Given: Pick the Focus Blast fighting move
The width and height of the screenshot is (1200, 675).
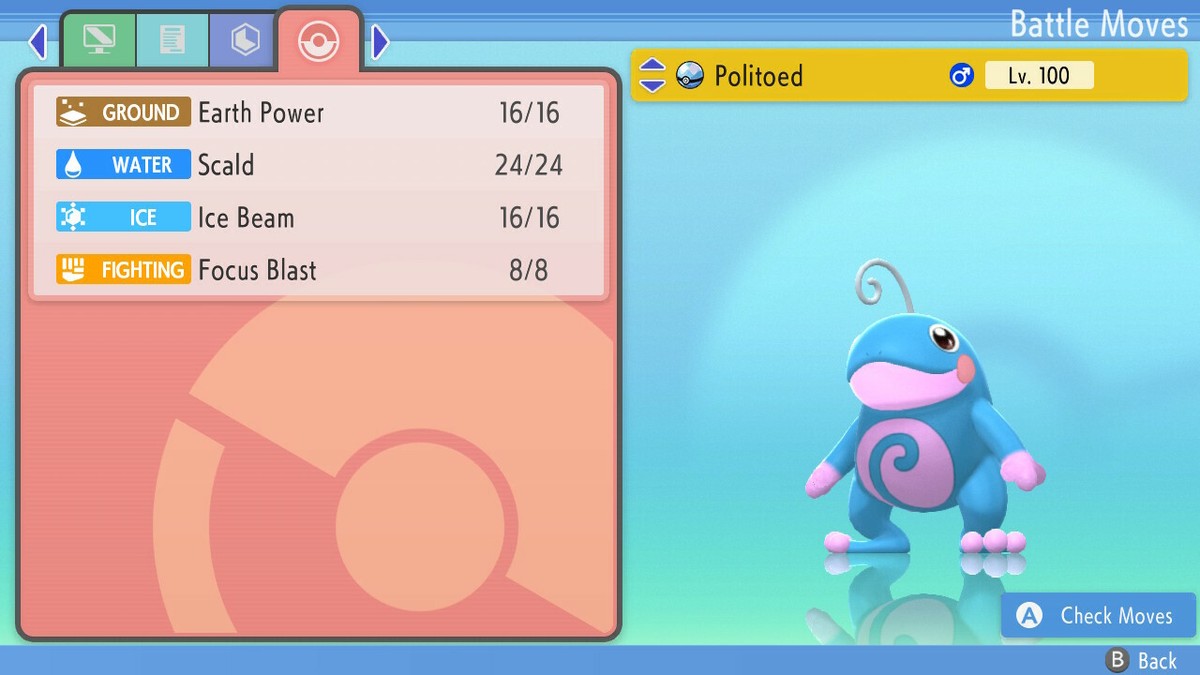Looking at the screenshot, I should [318, 270].
